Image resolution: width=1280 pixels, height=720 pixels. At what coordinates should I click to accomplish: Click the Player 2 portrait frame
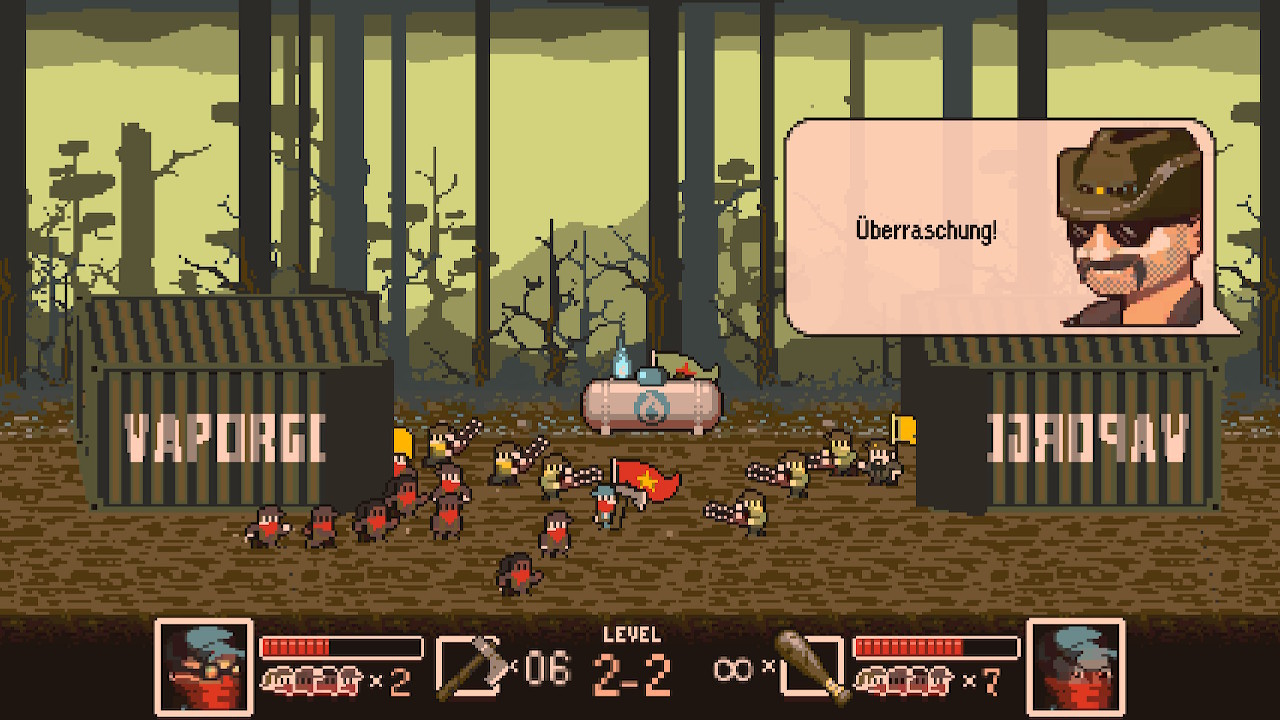pos(1076,665)
